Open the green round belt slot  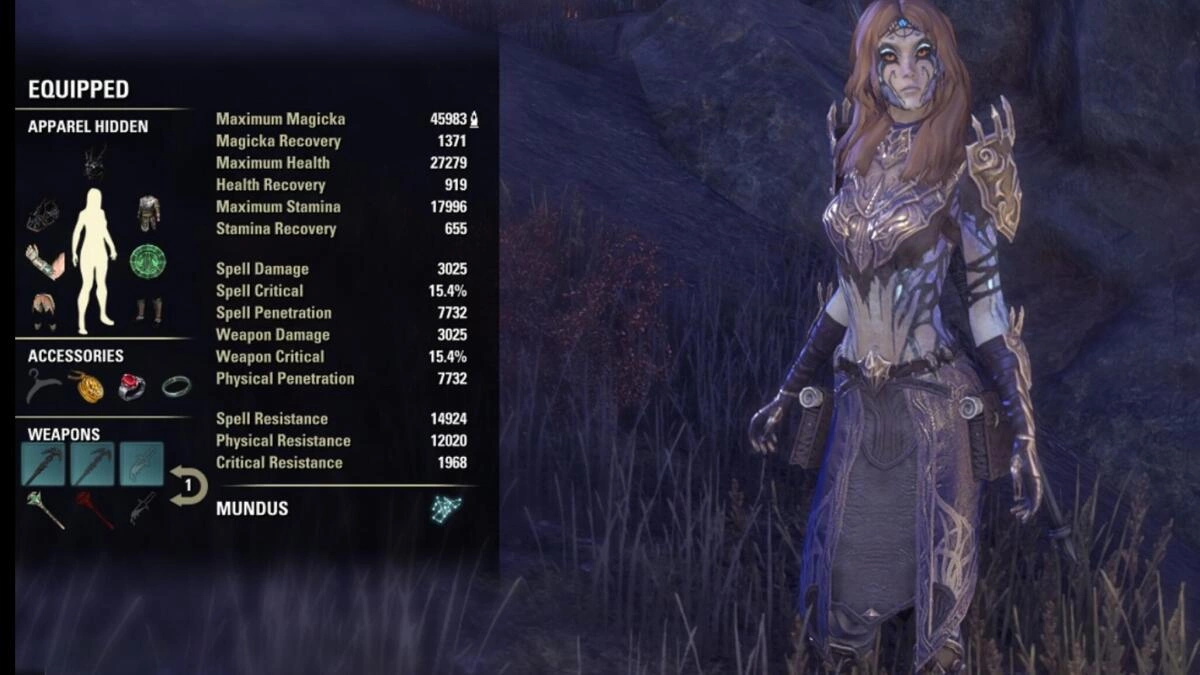pyautogui.click(x=148, y=261)
